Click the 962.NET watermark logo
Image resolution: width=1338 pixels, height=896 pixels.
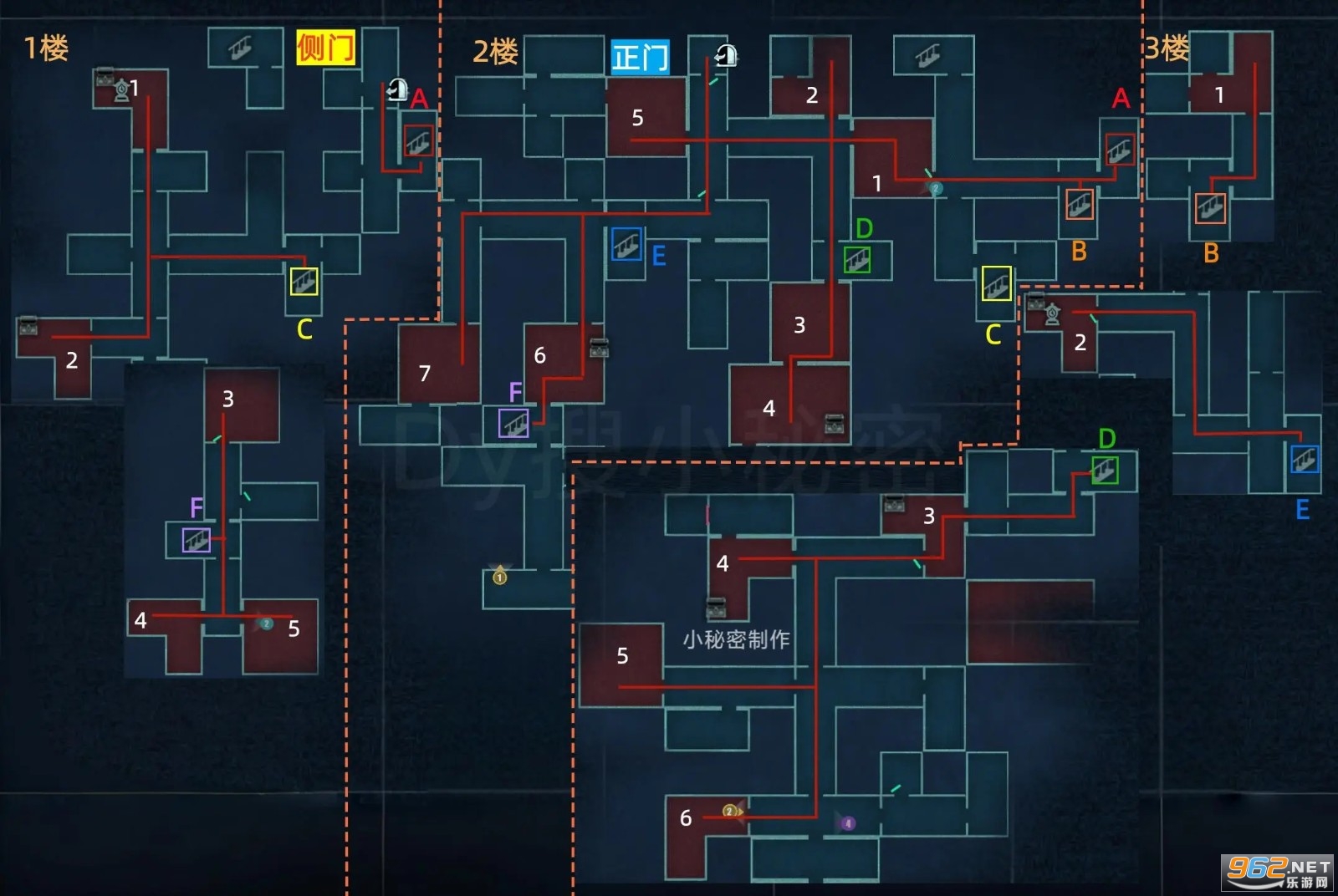coord(1278,873)
